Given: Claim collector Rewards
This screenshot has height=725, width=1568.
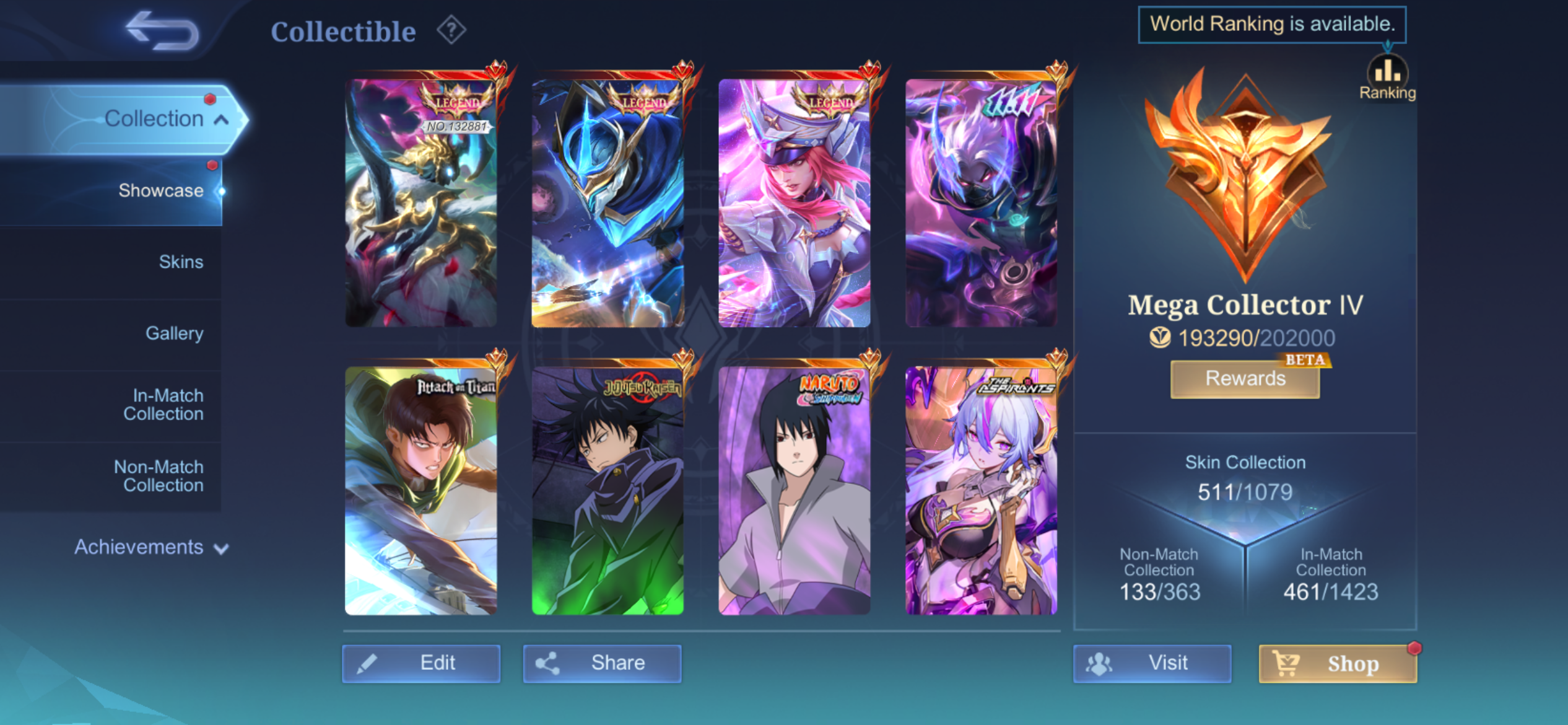Looking at the screenshot, I should click(1245, 379).
